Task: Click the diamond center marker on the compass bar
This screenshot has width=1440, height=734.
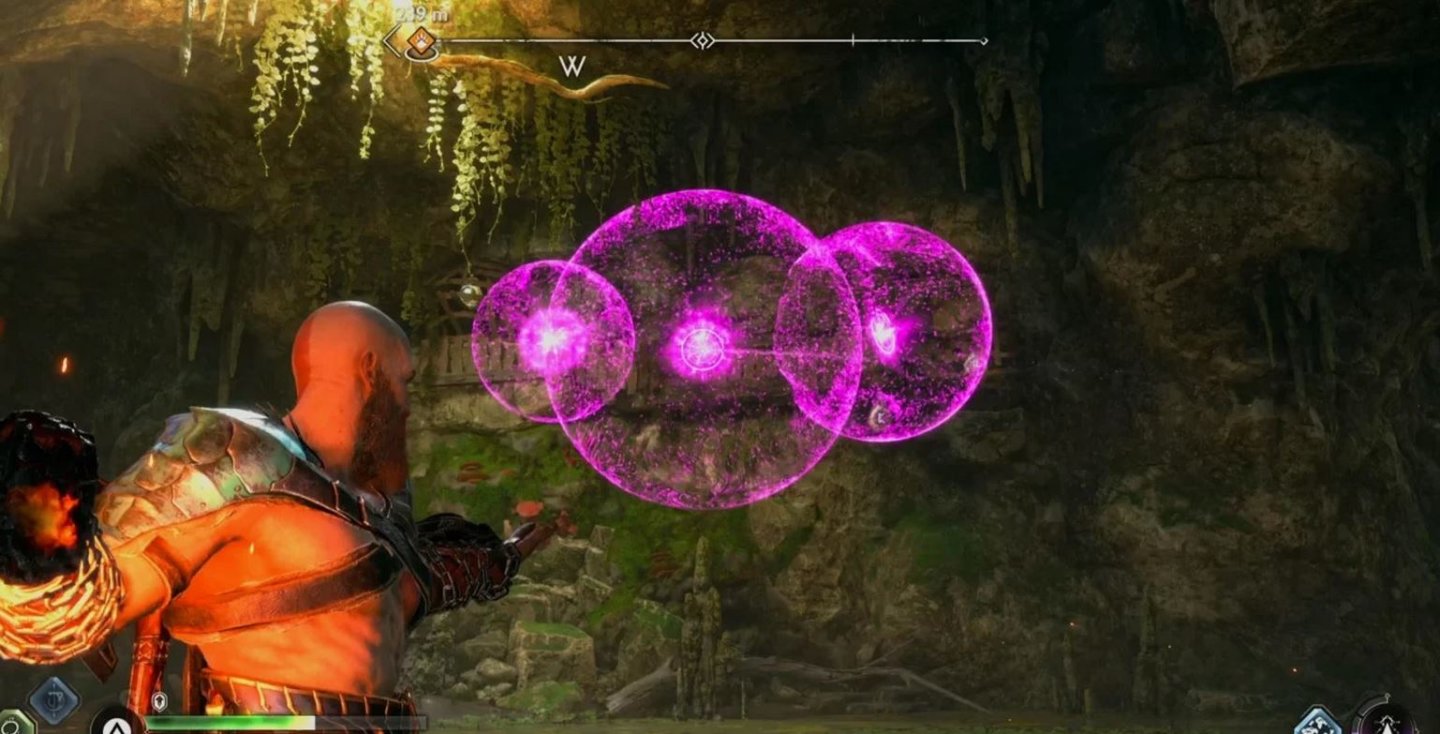Action: click(702, 39)
